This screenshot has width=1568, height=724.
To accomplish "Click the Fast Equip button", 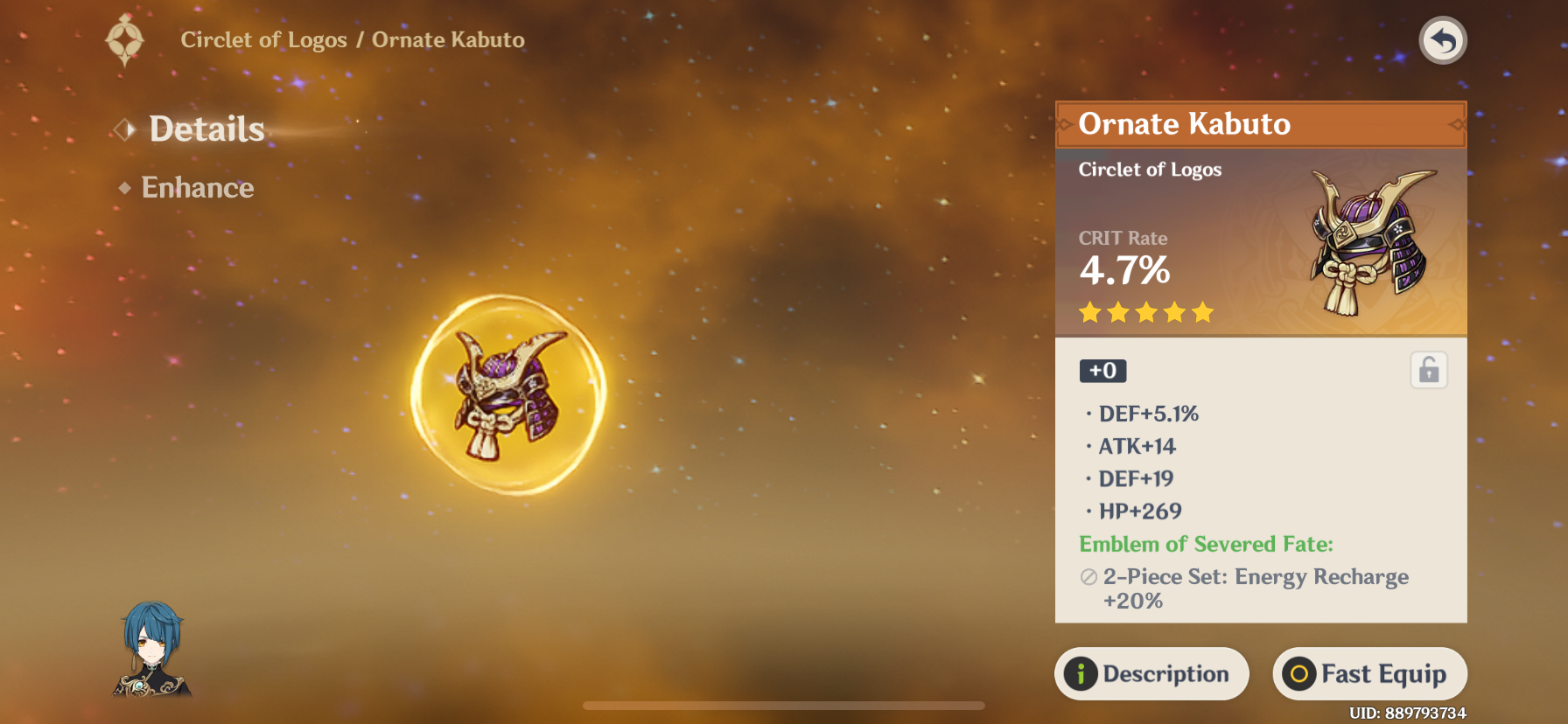I will click(1369, 673).
